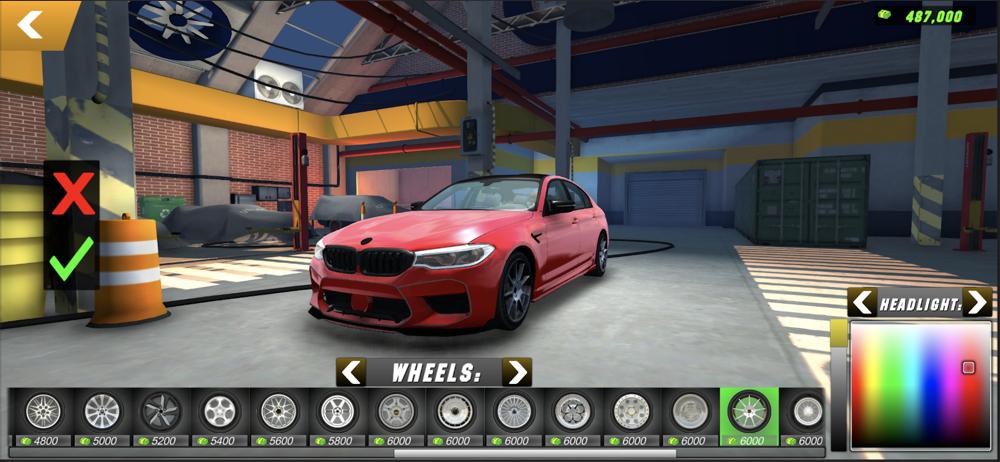1000x462 pixels.
Task: Click the vertical slider beside the color palette
Action: pos(838,385)
